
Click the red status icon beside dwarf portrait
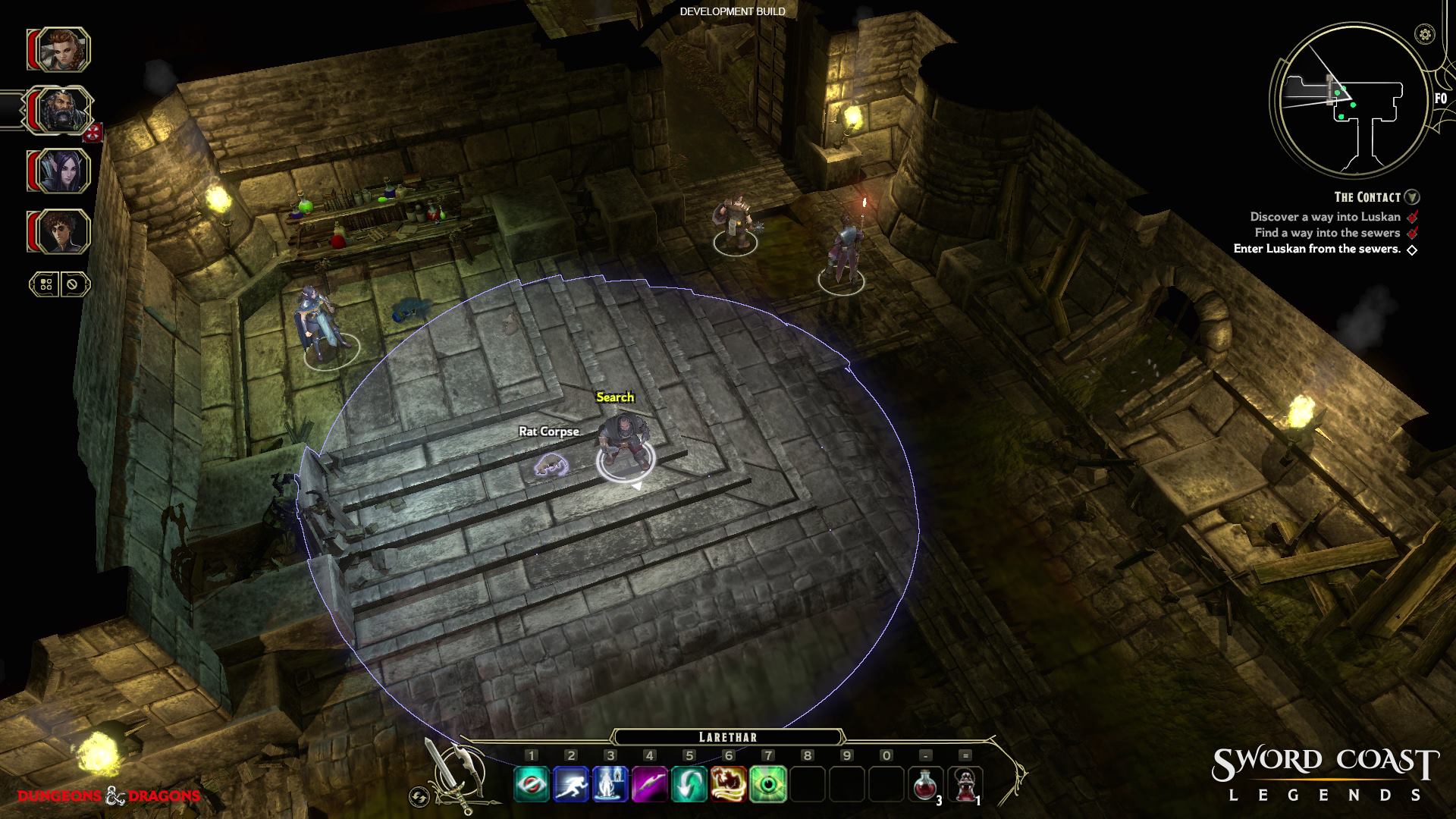click(94, 133)
